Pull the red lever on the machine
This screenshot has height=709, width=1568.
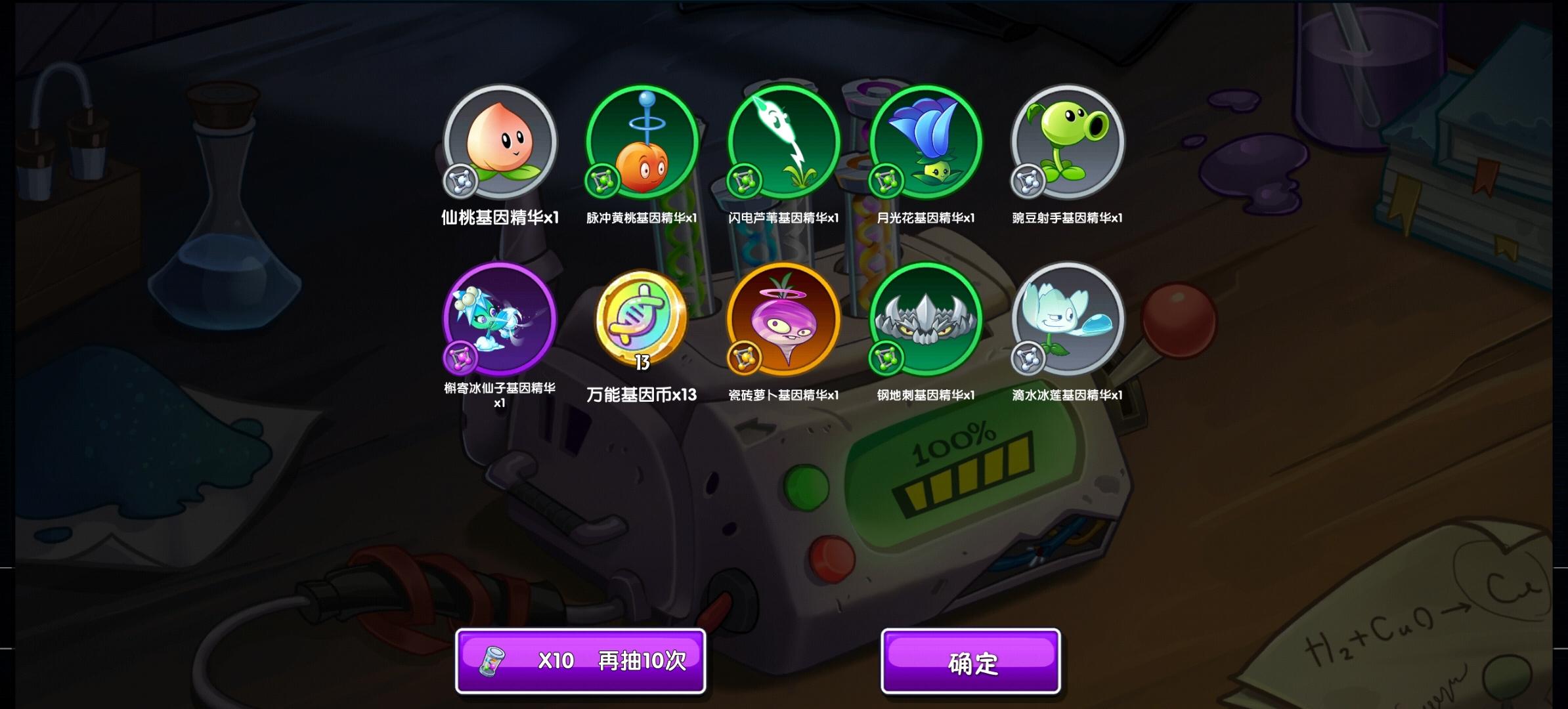tap(1179, 322)
